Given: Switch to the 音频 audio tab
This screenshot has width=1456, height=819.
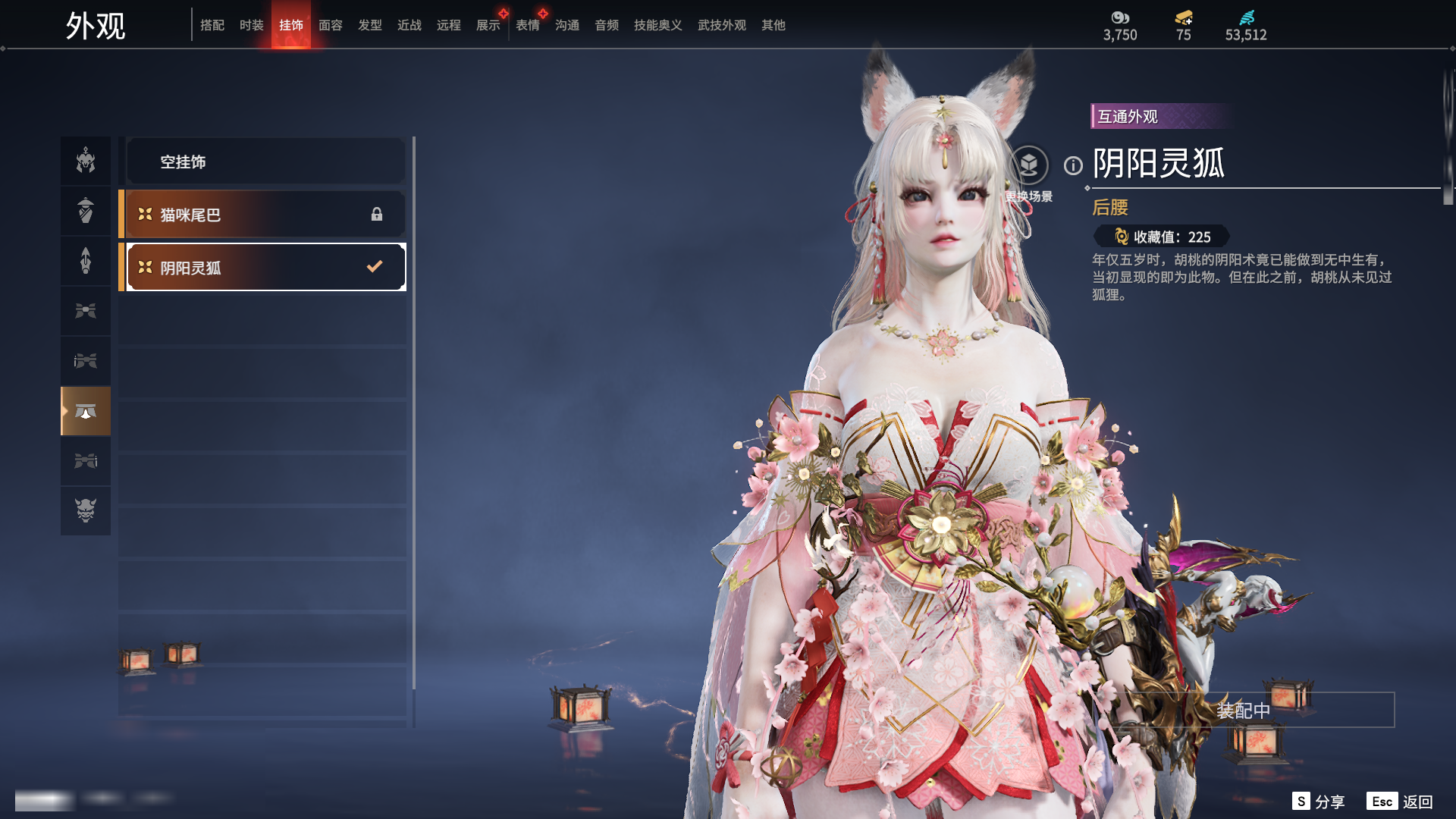Looking at the screenshot, I should 607,25.
